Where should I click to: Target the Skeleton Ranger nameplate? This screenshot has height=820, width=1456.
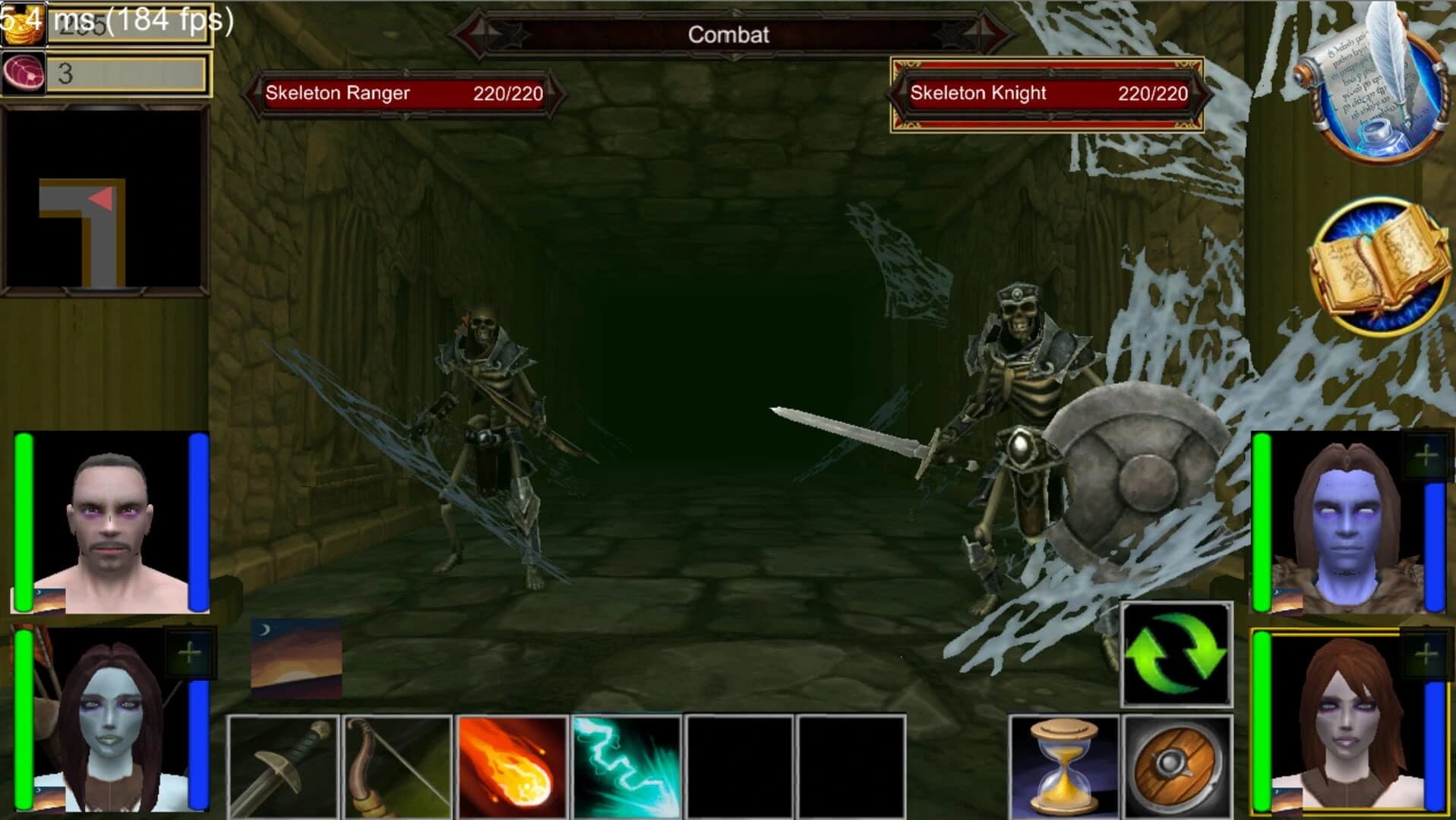403,93
